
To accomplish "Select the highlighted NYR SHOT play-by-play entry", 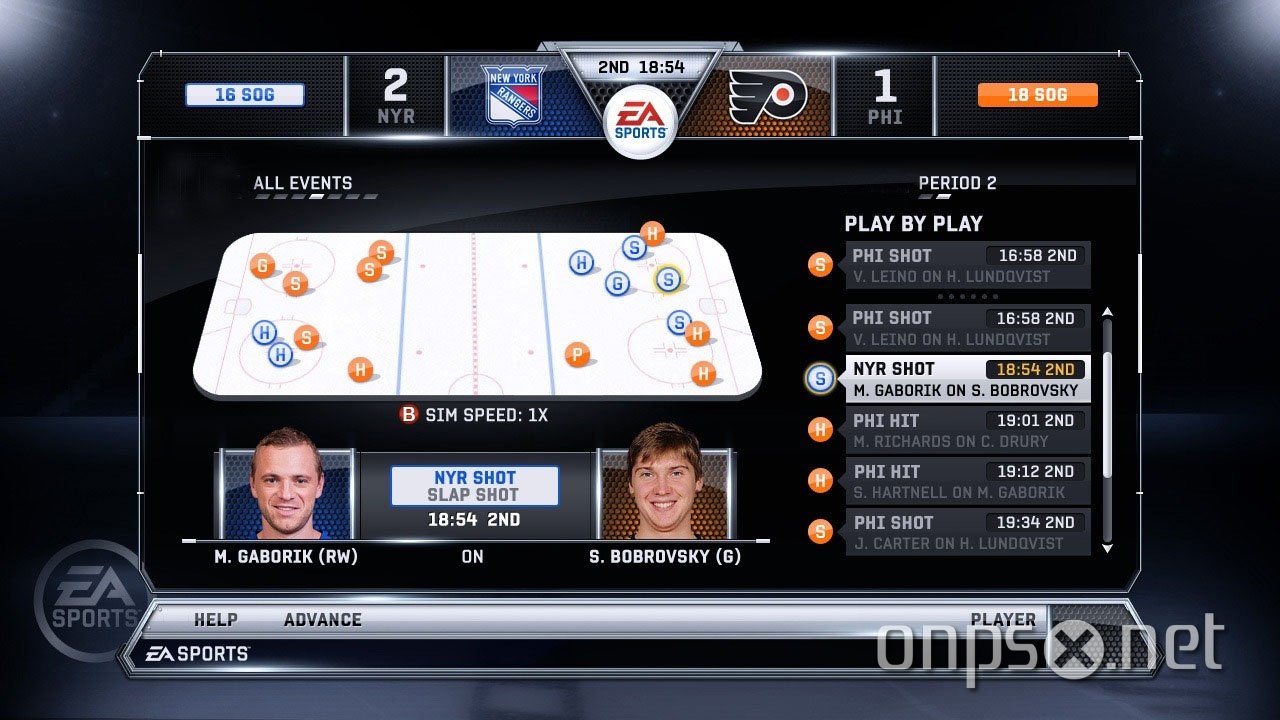I will 965,378.
